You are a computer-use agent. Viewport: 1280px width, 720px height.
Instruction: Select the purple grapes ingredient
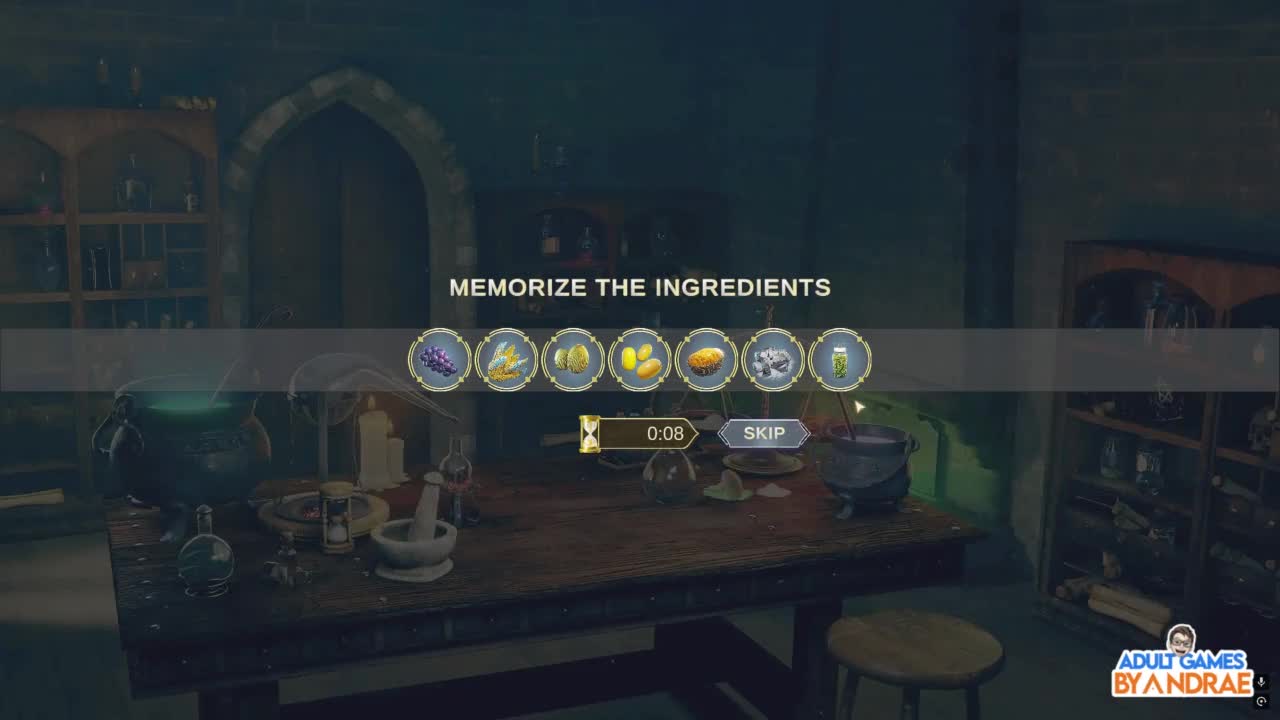coord(439,360)
